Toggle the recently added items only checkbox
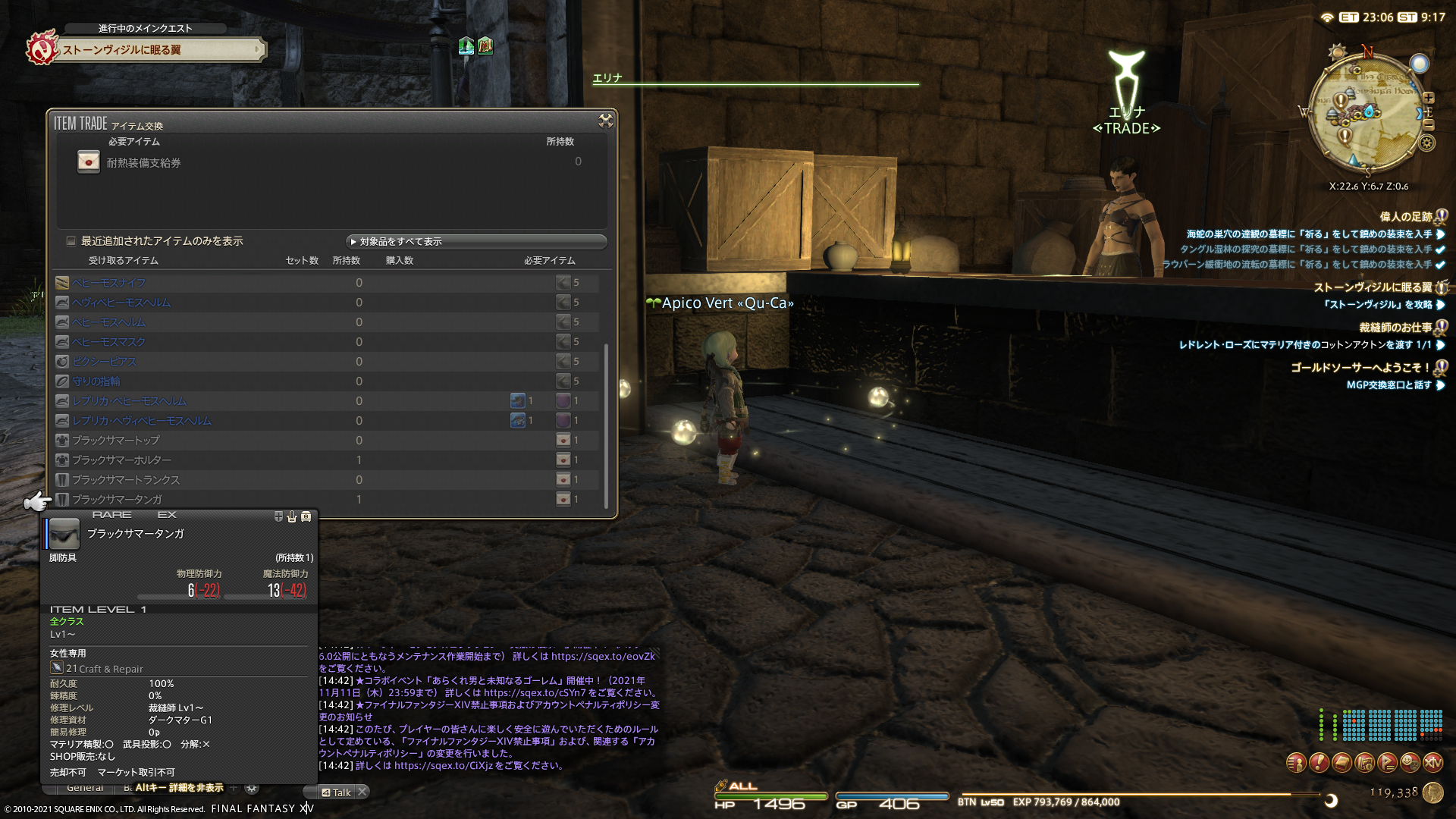 [71, 241]
